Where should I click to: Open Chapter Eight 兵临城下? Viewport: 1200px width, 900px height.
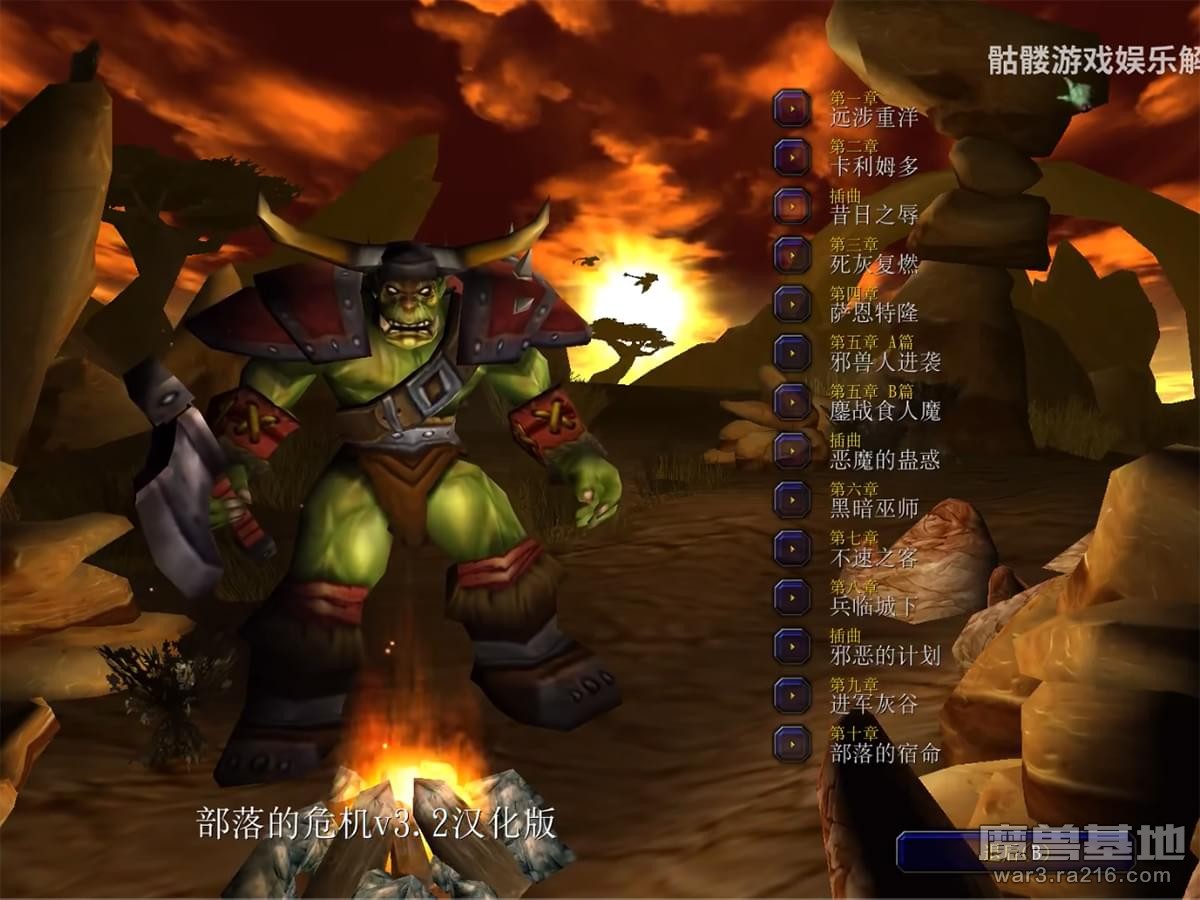[792, 598]
